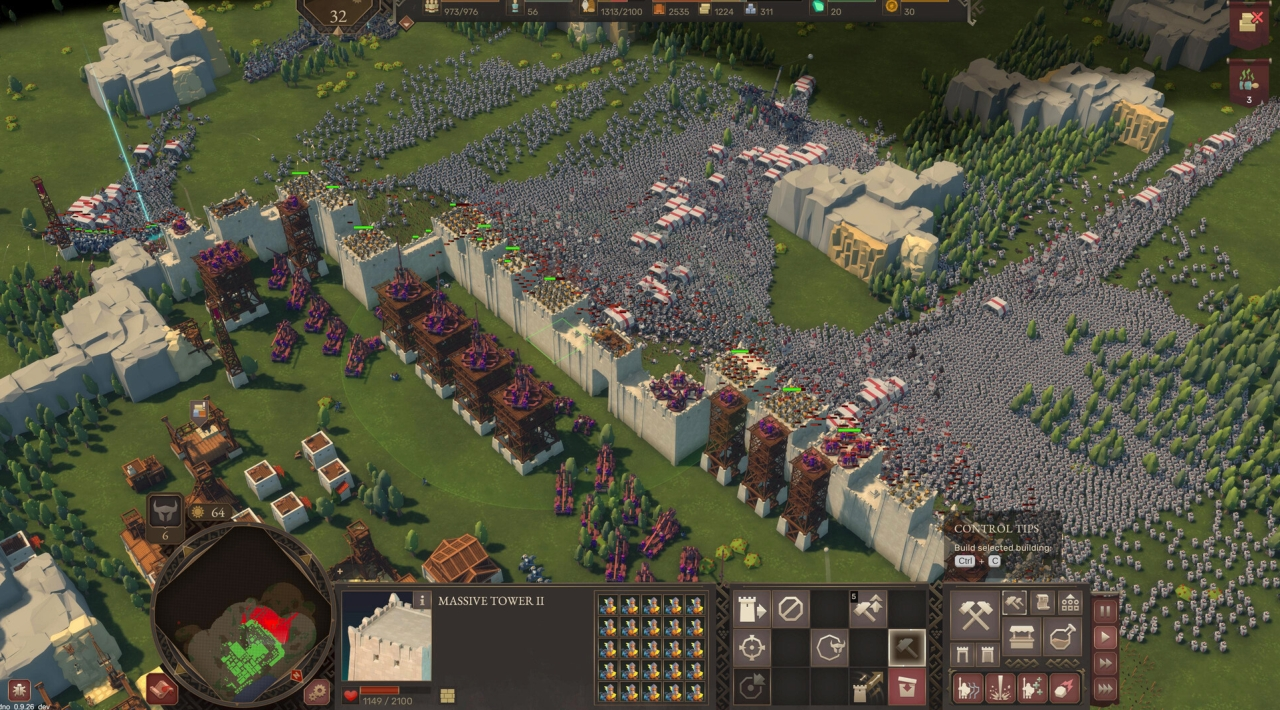
Task: Select the bull-head horde wave indicator
Action: pyautogui.click(x=165, y=514)
